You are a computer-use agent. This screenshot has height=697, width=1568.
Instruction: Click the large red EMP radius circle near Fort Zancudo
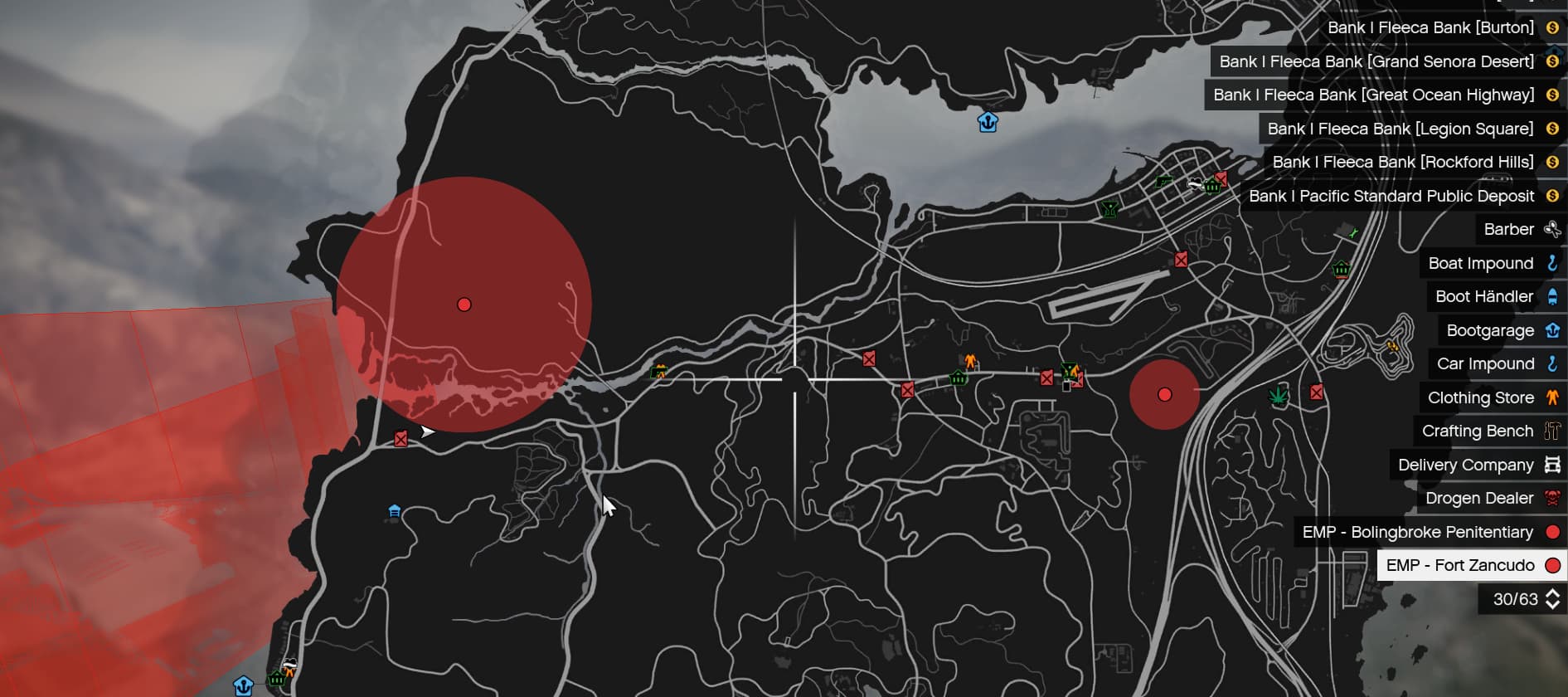pos(463,305)
